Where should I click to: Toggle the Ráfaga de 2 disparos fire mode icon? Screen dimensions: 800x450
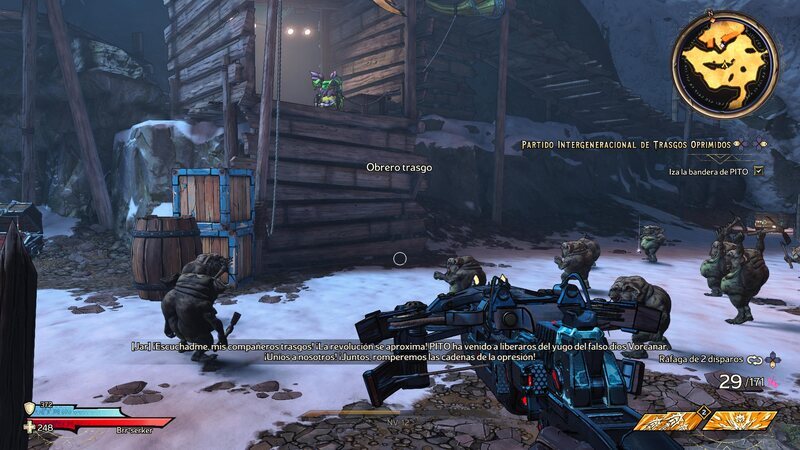pos(755,358)
